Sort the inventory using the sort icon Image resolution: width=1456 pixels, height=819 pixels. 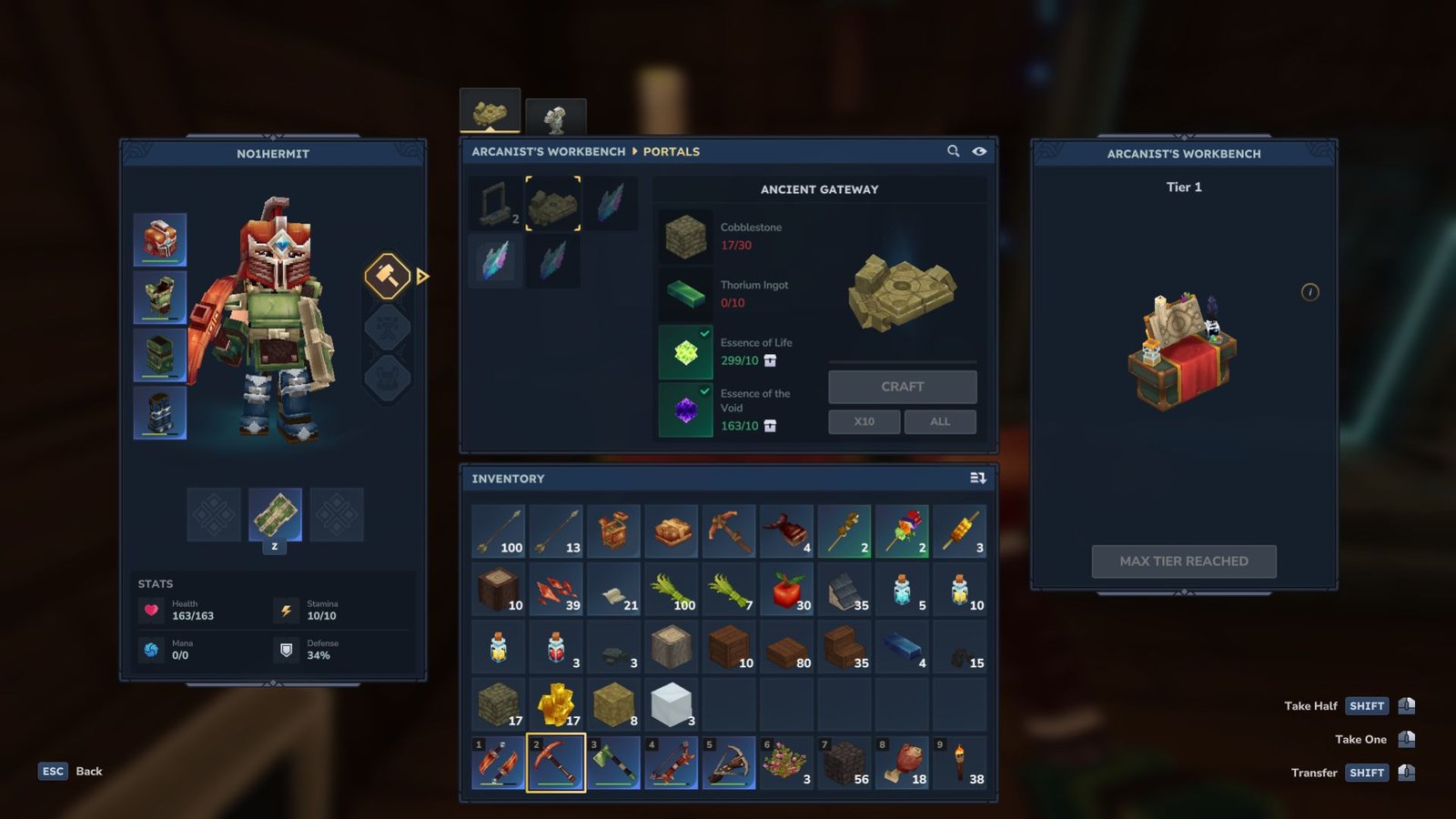pos(977,478)
